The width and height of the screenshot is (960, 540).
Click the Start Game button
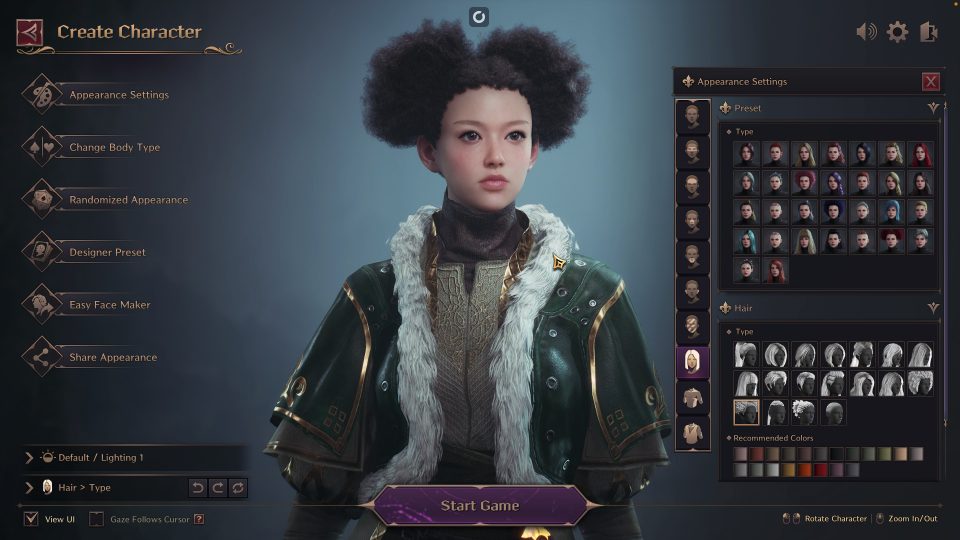point(480,505)
